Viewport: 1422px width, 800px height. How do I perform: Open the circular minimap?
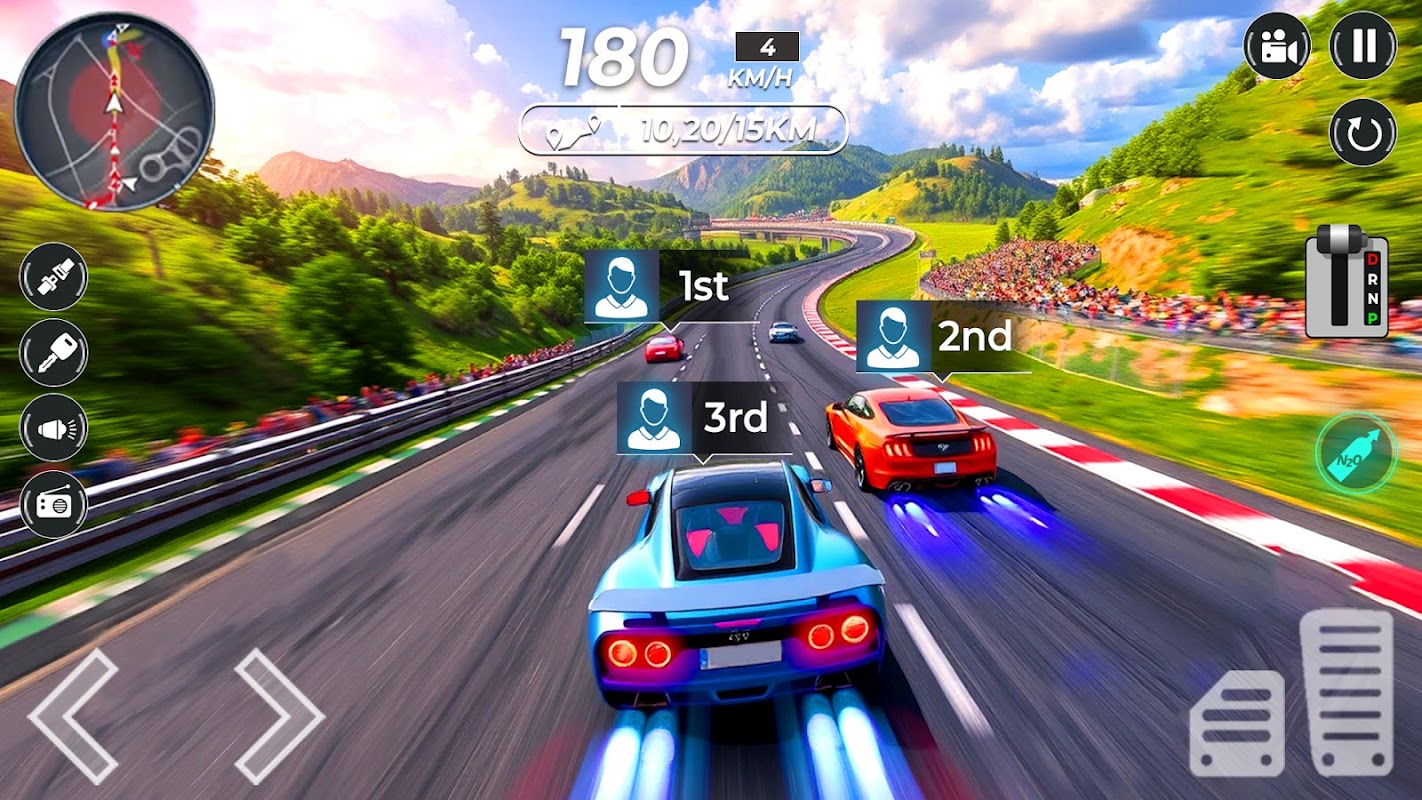click(114, 111)
